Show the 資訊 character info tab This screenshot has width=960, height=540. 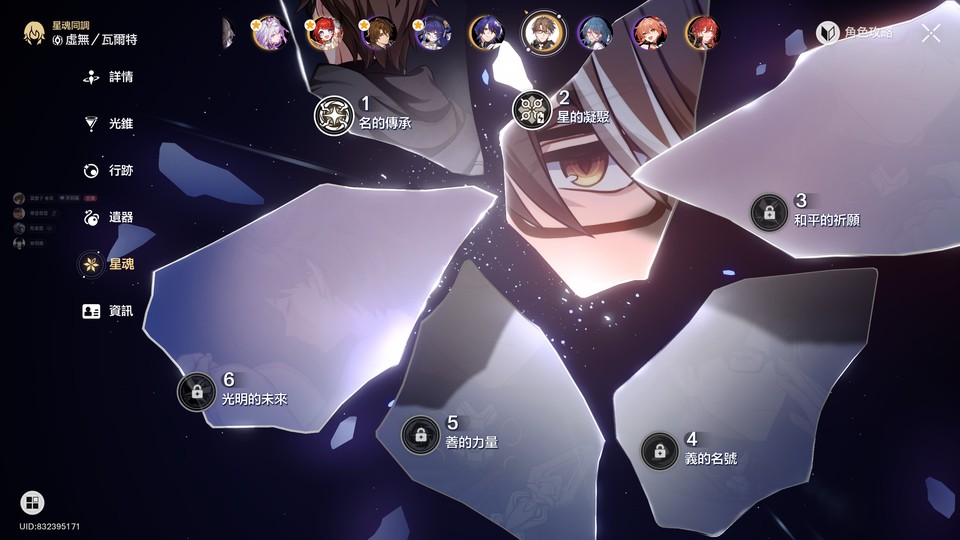pos(109,311)
